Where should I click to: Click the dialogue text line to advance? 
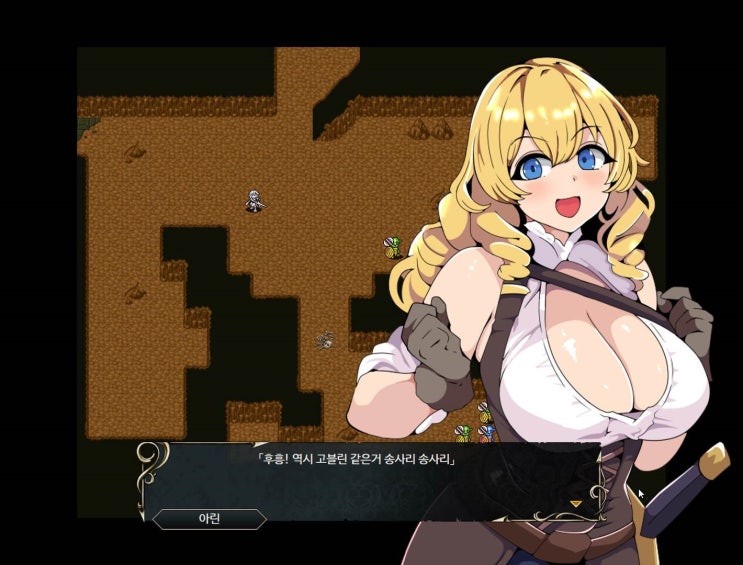[356, 459]
